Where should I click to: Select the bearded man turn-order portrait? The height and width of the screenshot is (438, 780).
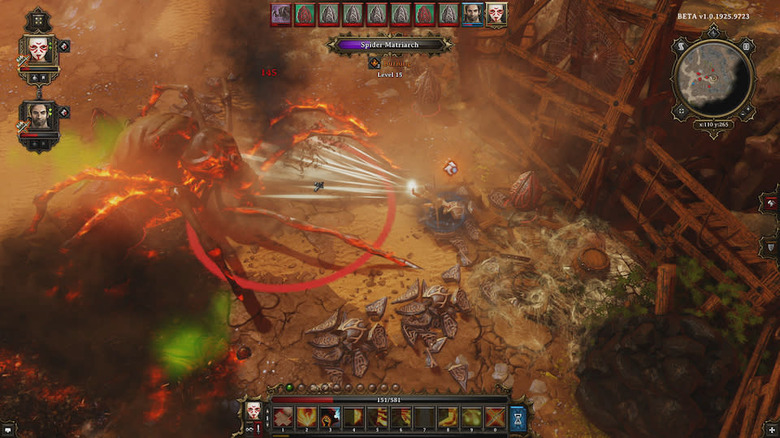(x=473, y=14)
